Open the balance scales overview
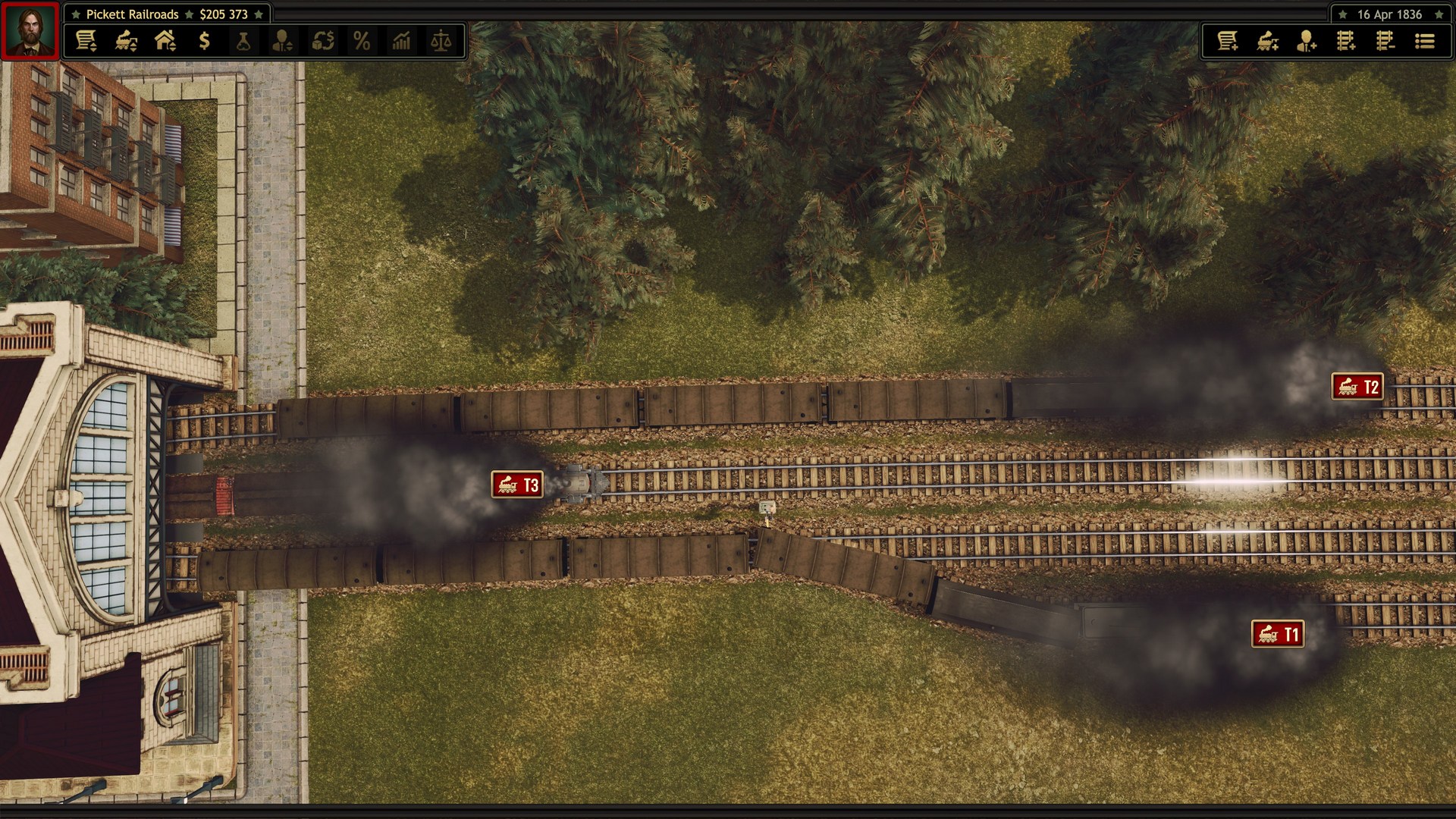This screenshot has height=819, width=1456. coord(442,42)
